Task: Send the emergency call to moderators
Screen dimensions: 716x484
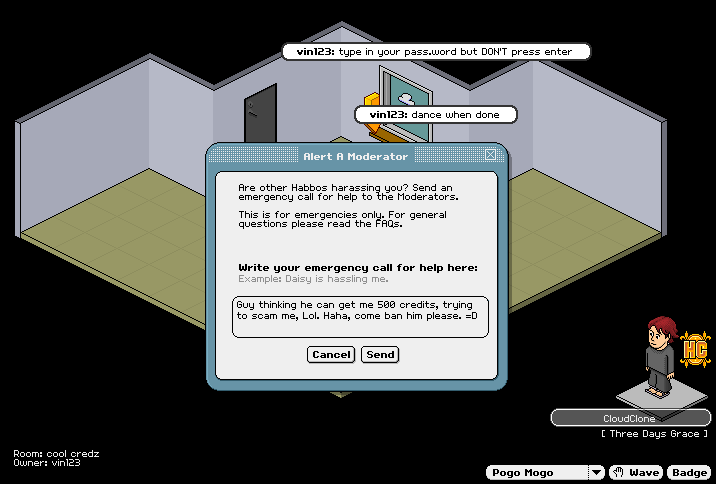Action: click(380, 354)
